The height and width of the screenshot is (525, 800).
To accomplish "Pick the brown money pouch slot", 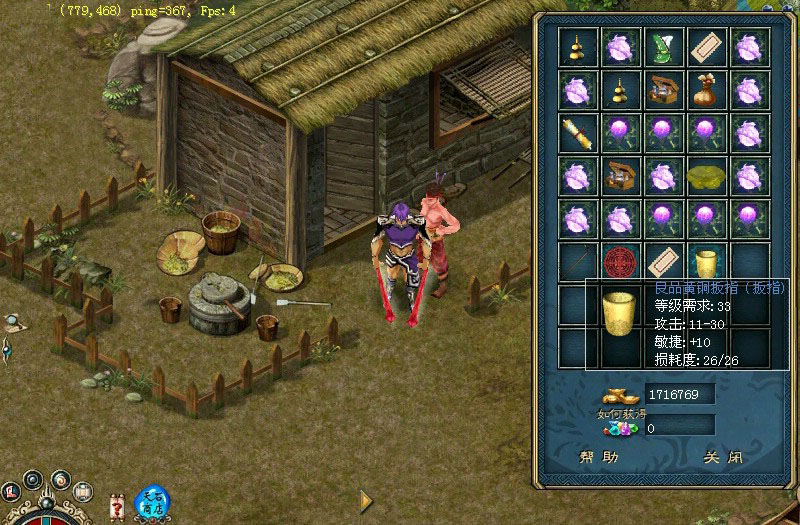I will click(x=707, y=90).
